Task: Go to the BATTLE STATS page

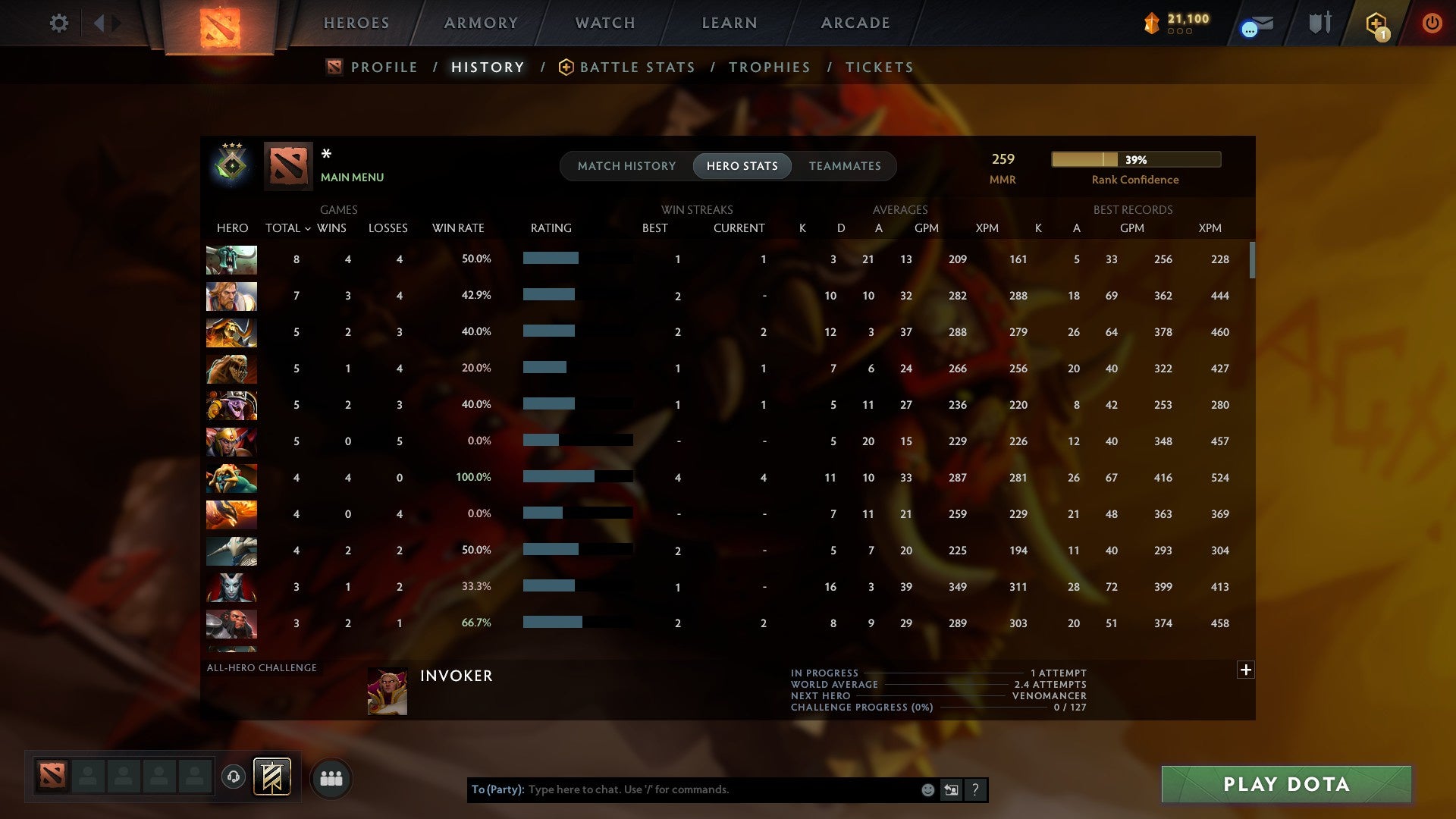Action: click(x=637, y=67)
